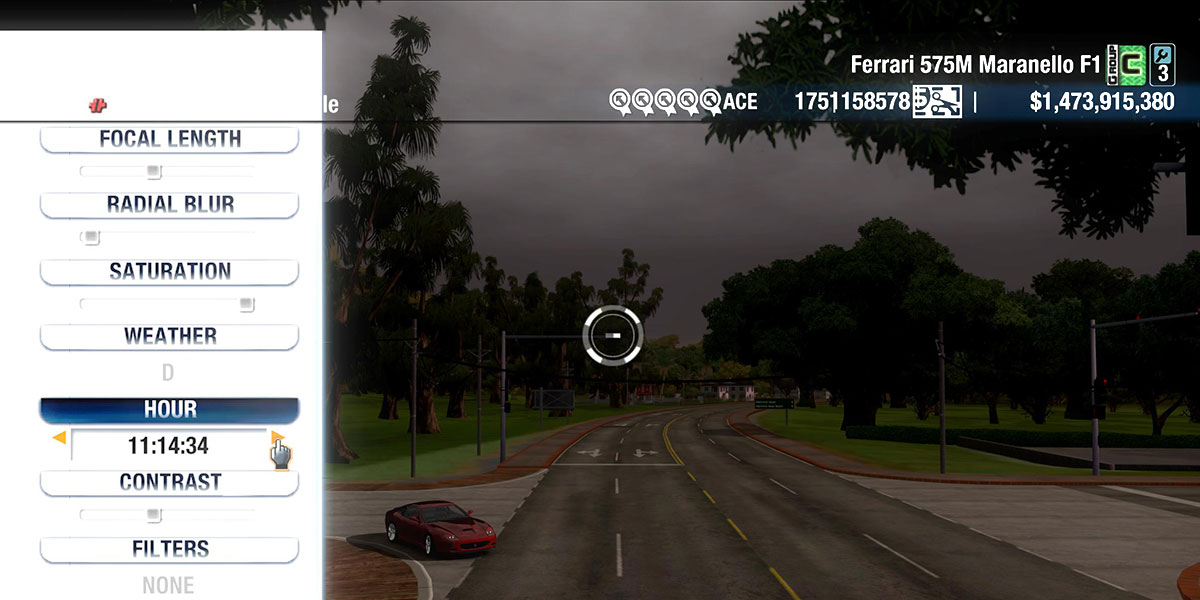Decrease hour with the left arrow
This screenshot has height=600, width=1200.
tap(60, 437)
